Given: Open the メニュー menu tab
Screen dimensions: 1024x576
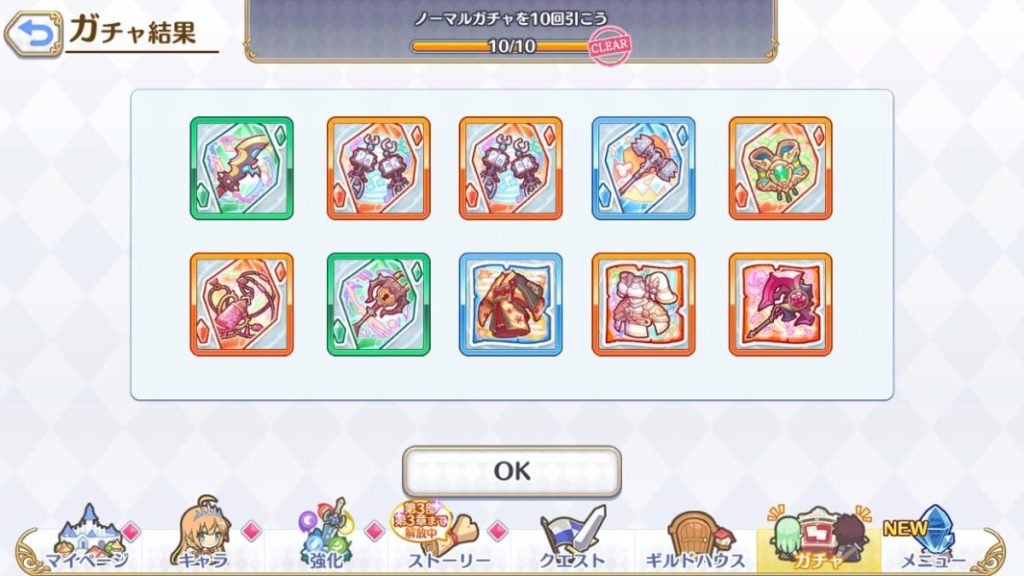Looking at the screenshot, I should click(937, 538).
